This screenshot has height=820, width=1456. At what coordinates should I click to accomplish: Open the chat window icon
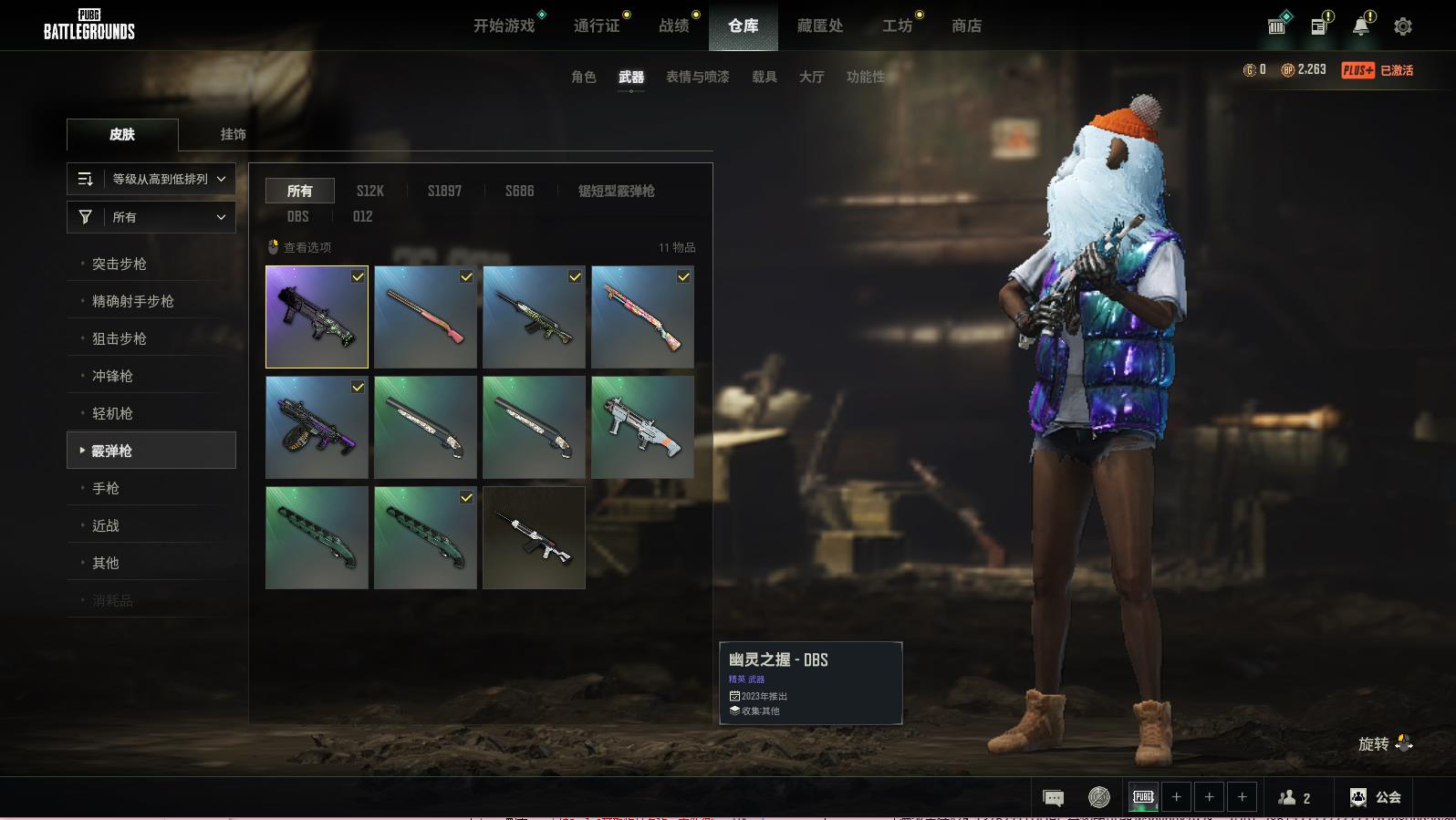1053,798
